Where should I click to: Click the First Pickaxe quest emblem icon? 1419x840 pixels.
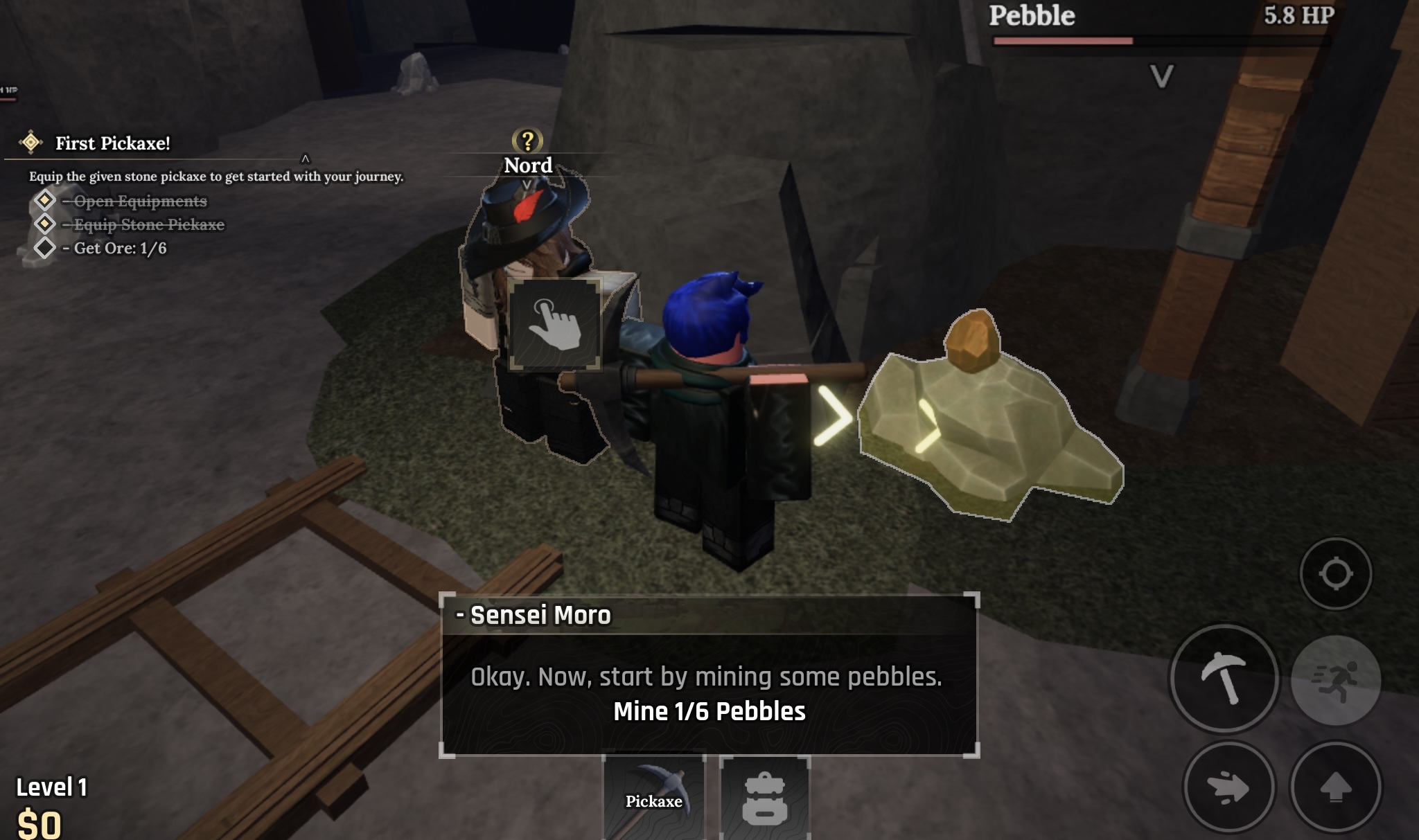[x=31, y=142]
